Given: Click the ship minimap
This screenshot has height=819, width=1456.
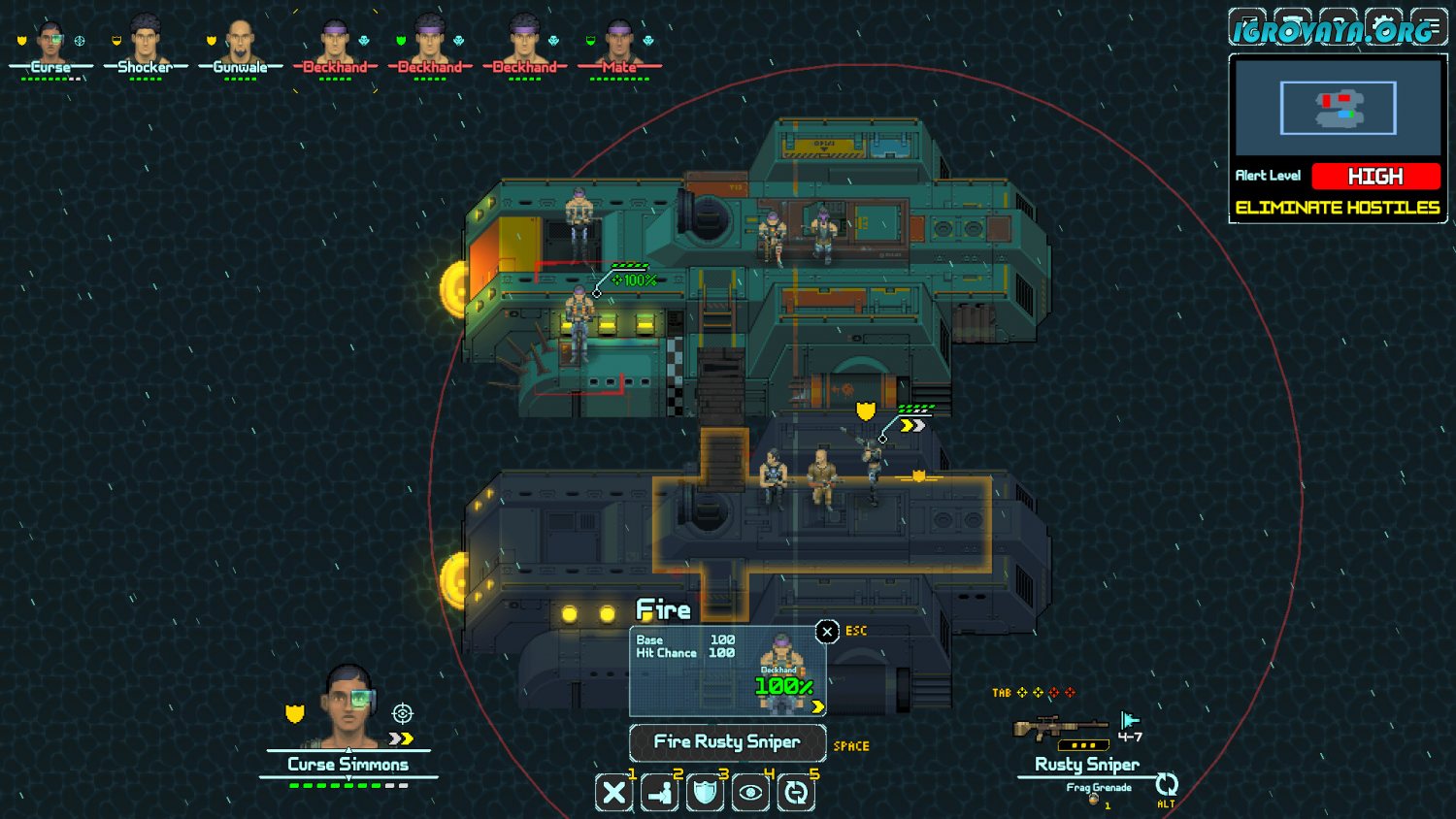Looking at the screenshot, I should pyautogui.click(x=1338, y=108).
